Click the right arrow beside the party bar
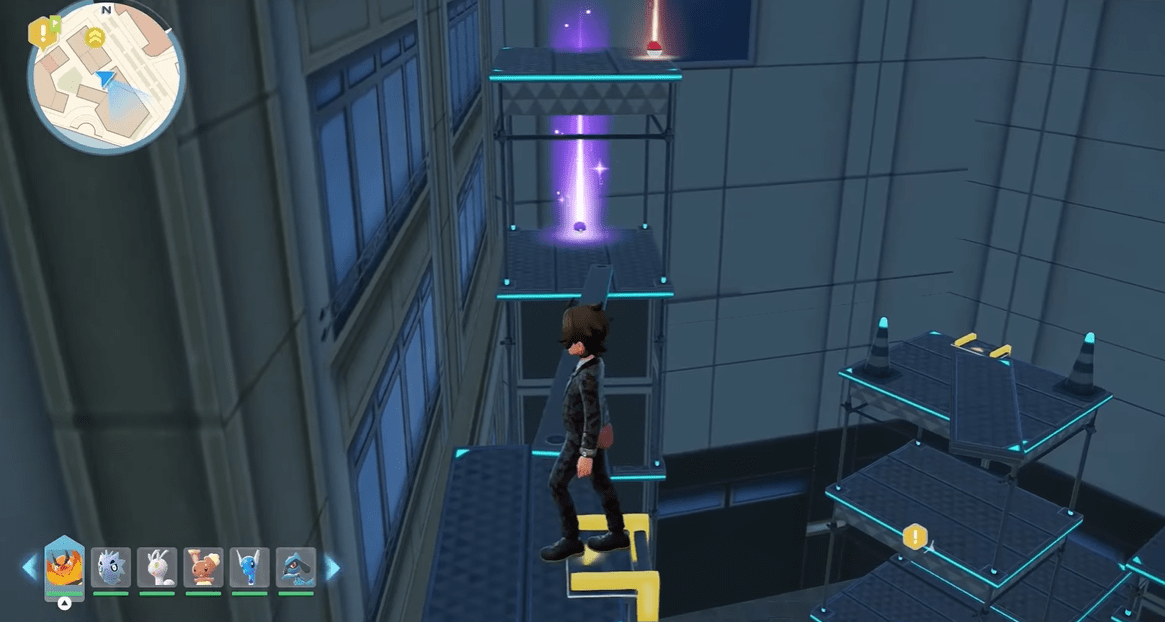Image resolution: width=1165 pixels, height=622 pixels. click(333, 568)
